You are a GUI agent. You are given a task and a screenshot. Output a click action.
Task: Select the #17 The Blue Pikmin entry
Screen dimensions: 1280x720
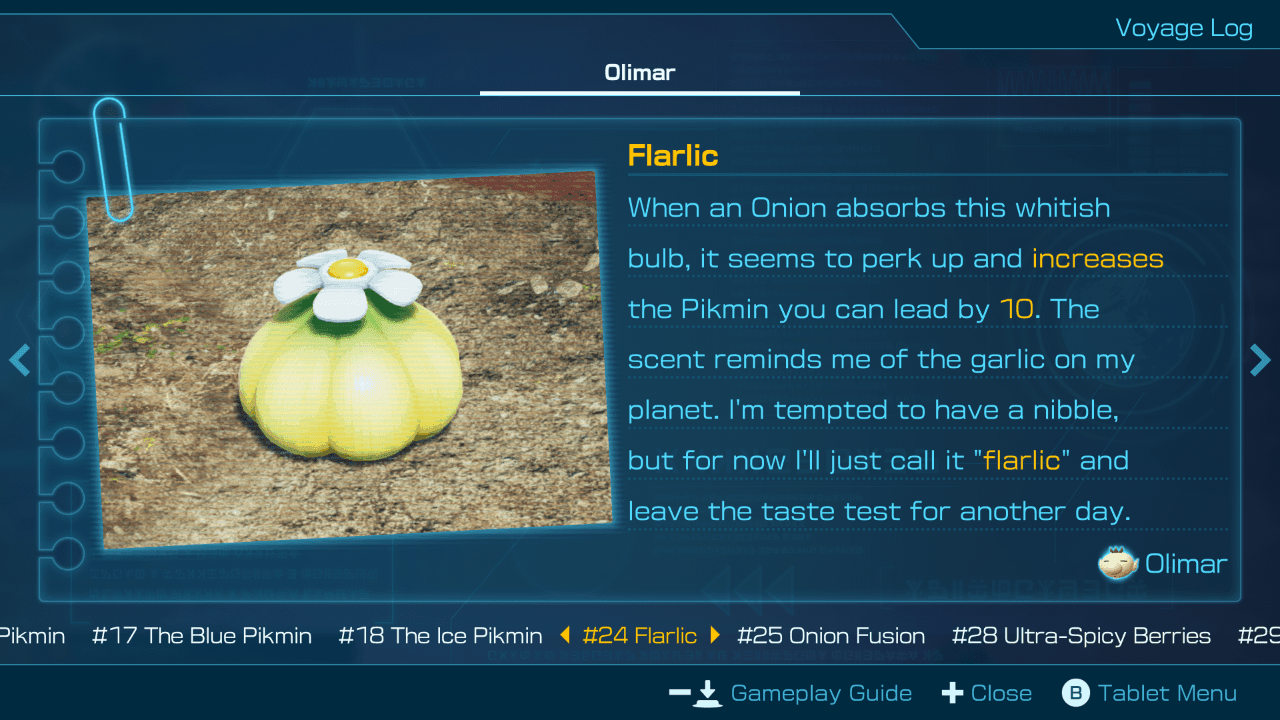click(202, 635)
